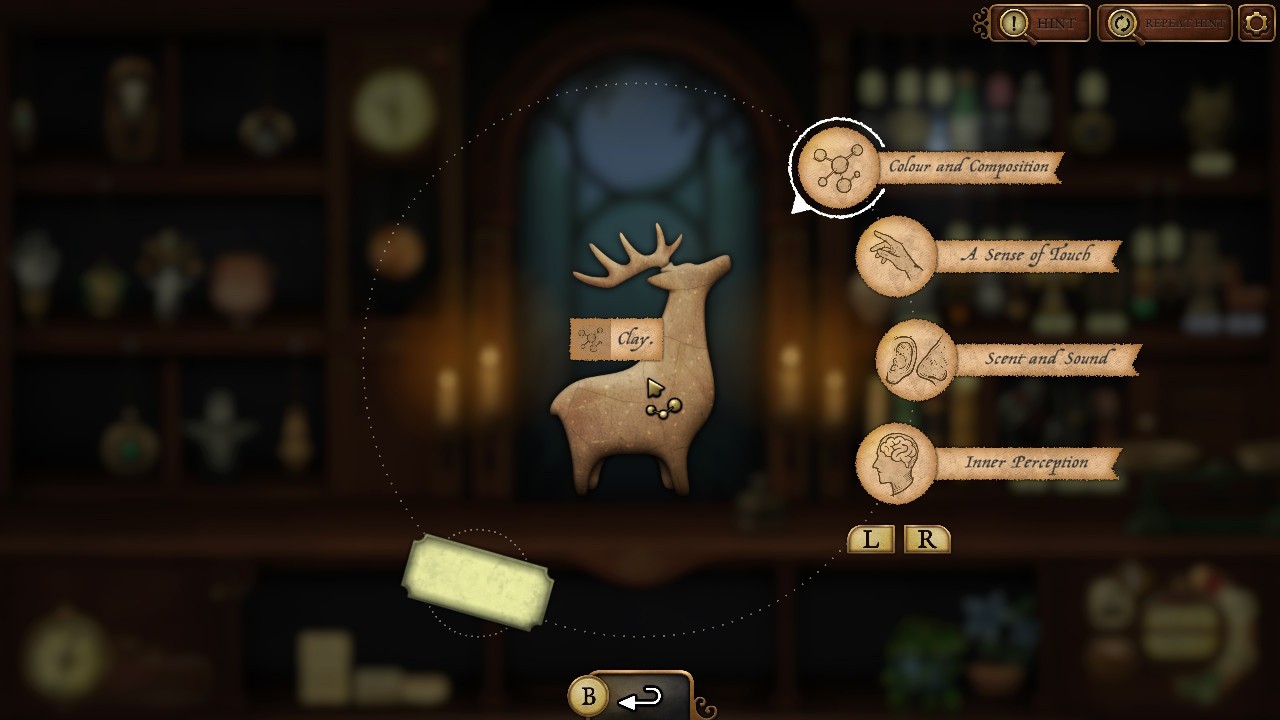Click the Repeat Hint button
The height and width of the screenshot is (720, 1280).
pos(1165,23)
